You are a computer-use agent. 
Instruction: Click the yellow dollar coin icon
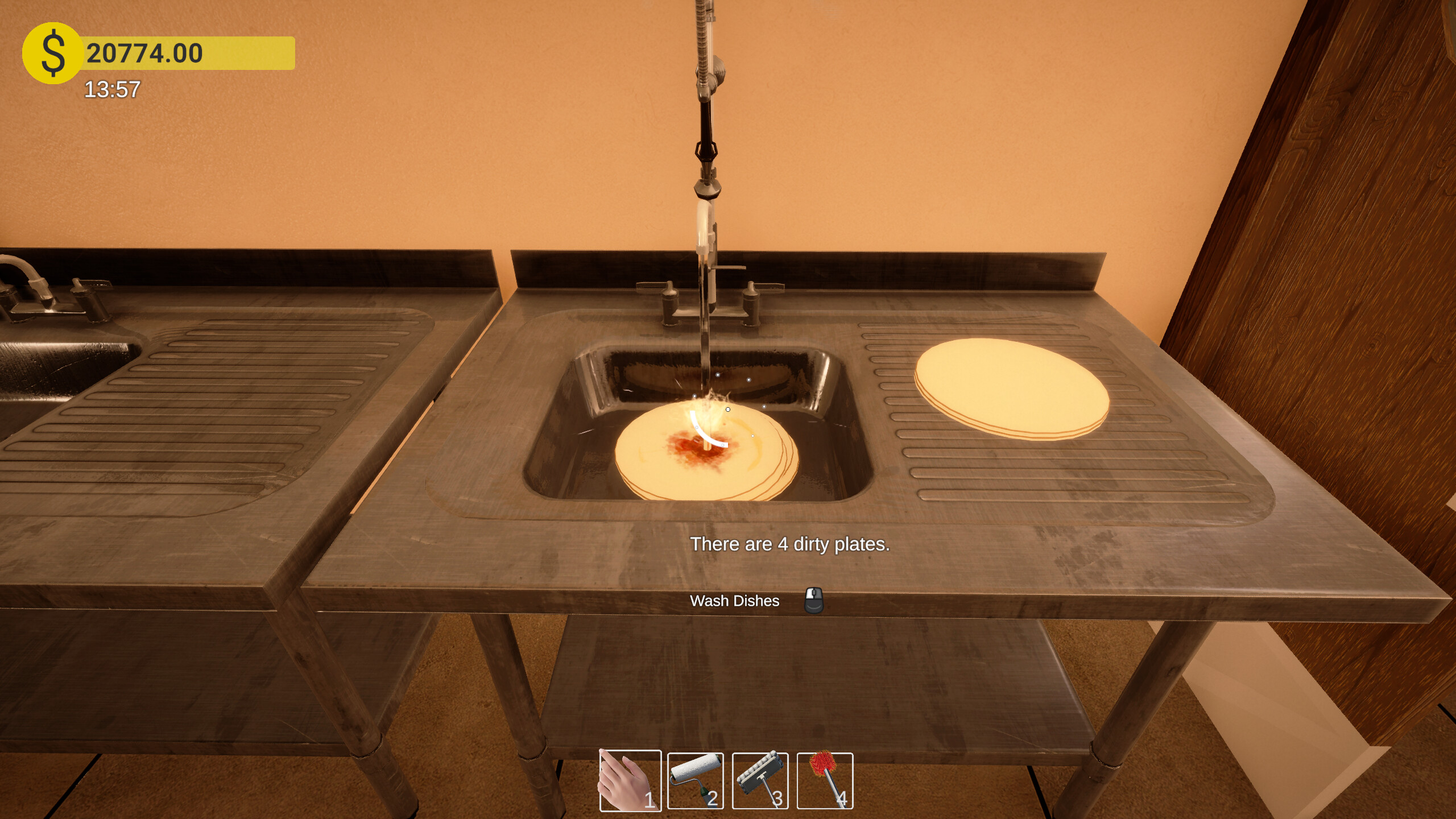tap(52, 53)
